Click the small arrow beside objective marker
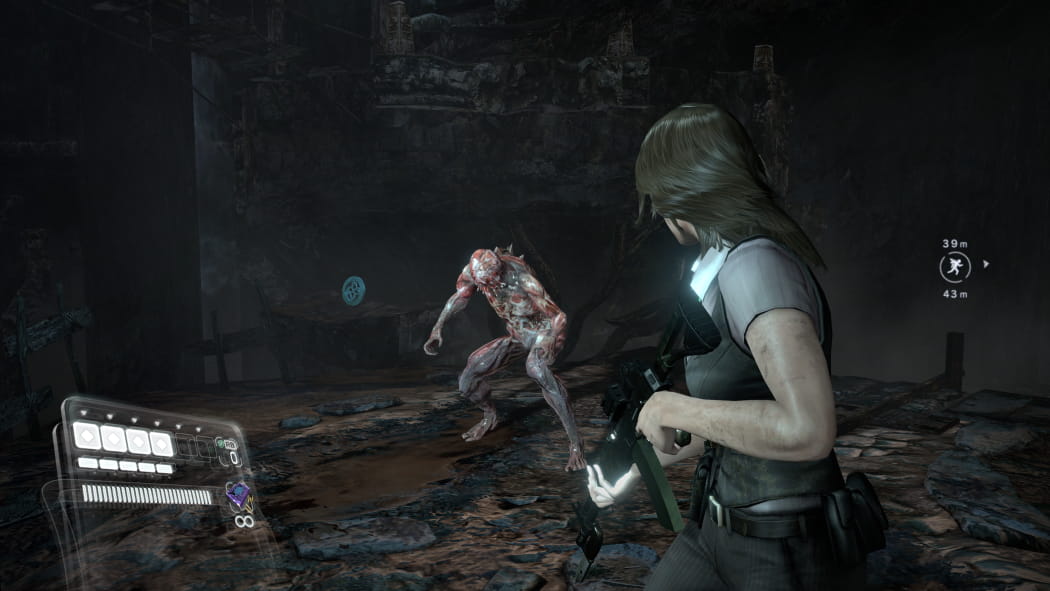 987,265
